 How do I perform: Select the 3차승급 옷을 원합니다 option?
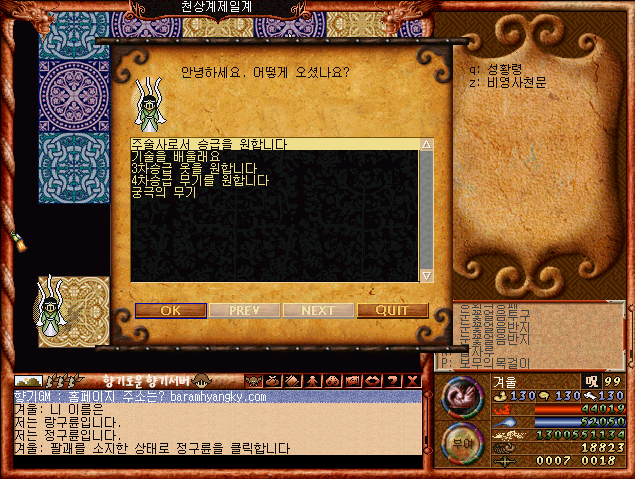click(x=194, y=169)
